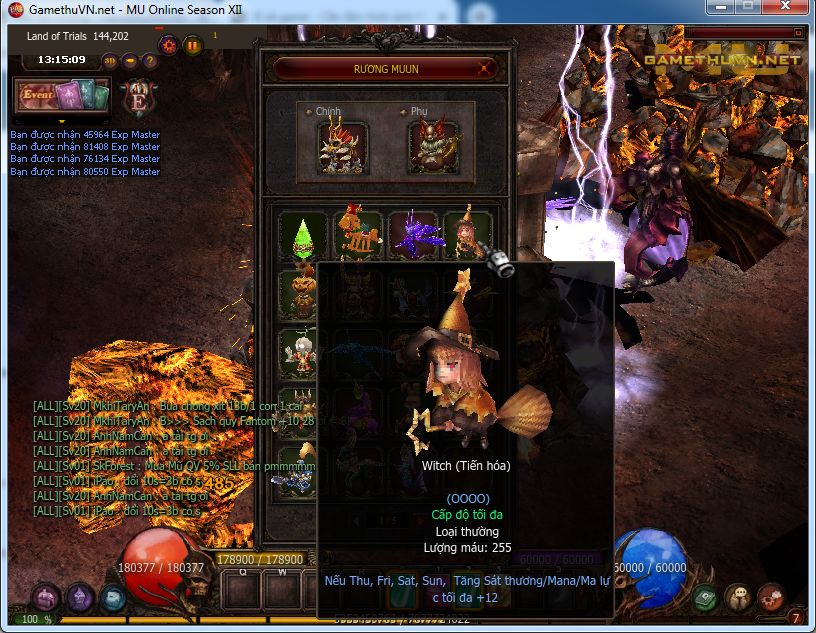
Task: Click the round minus button beside the clock
Action: pyautogui.click(x=130, y=60)
